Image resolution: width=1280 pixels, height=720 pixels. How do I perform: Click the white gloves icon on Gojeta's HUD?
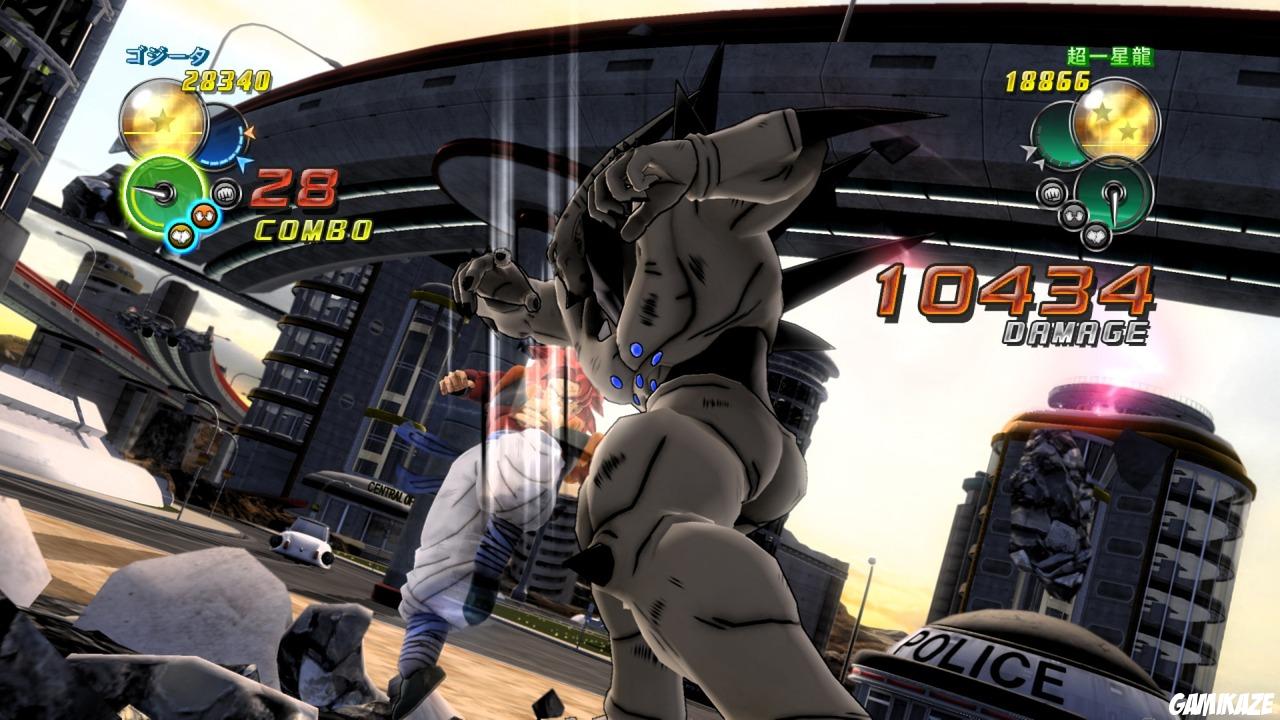pos(181,234)
